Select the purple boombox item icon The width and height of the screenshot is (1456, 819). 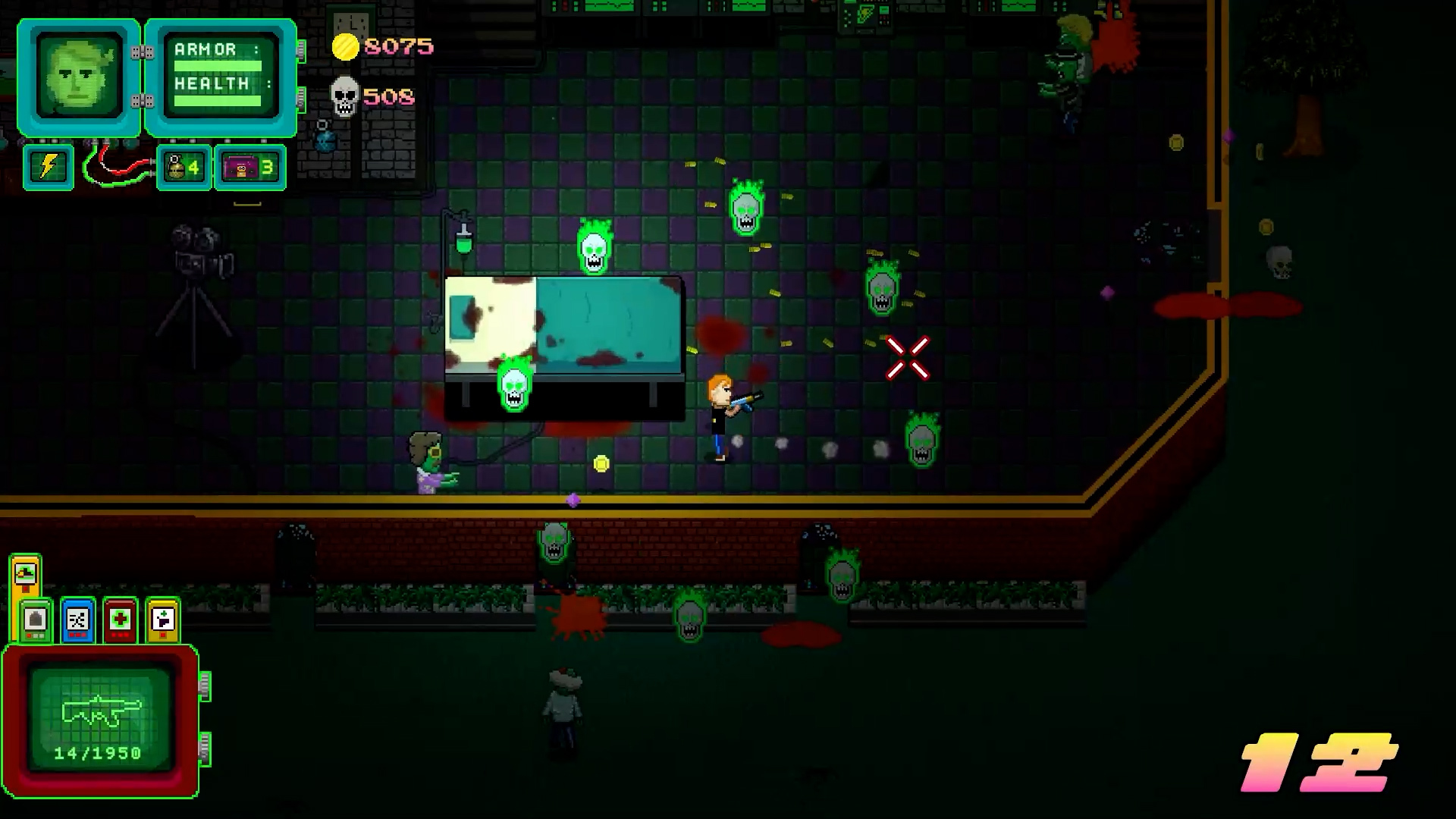tap(243, 167)
